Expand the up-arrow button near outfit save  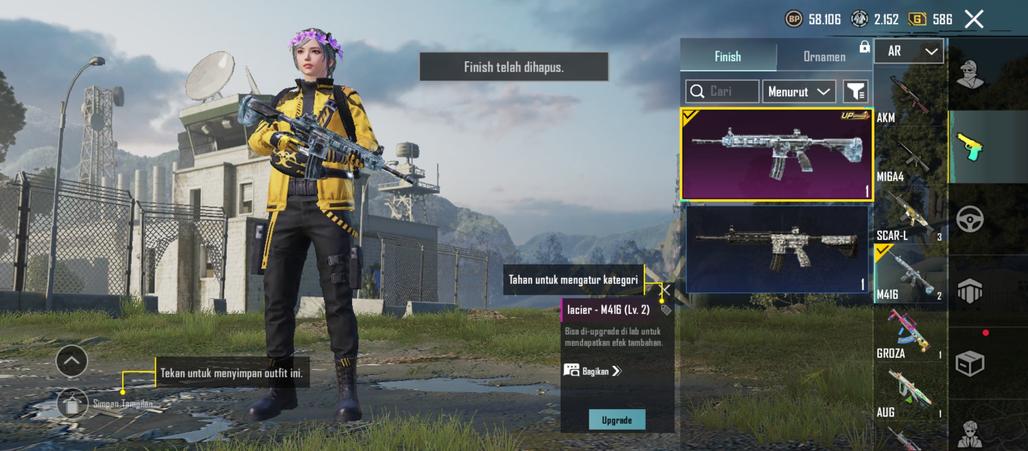(x=72, y=360)
